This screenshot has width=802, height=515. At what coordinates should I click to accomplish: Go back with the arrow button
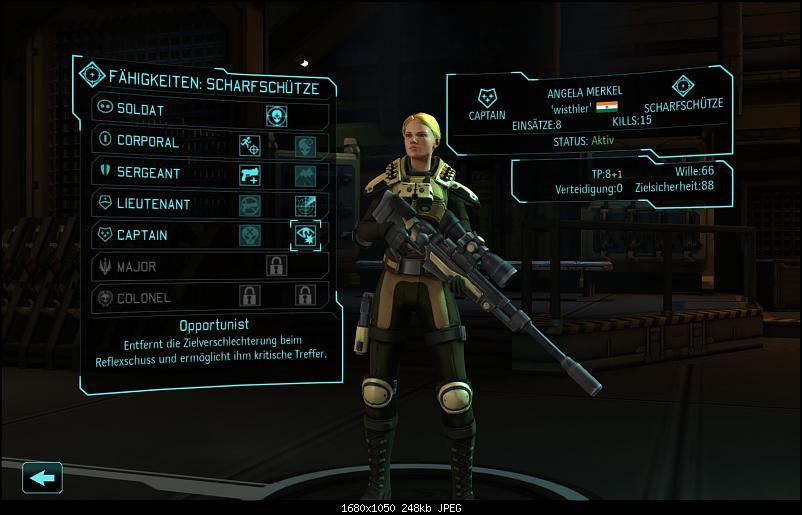[x=42, y=478]
